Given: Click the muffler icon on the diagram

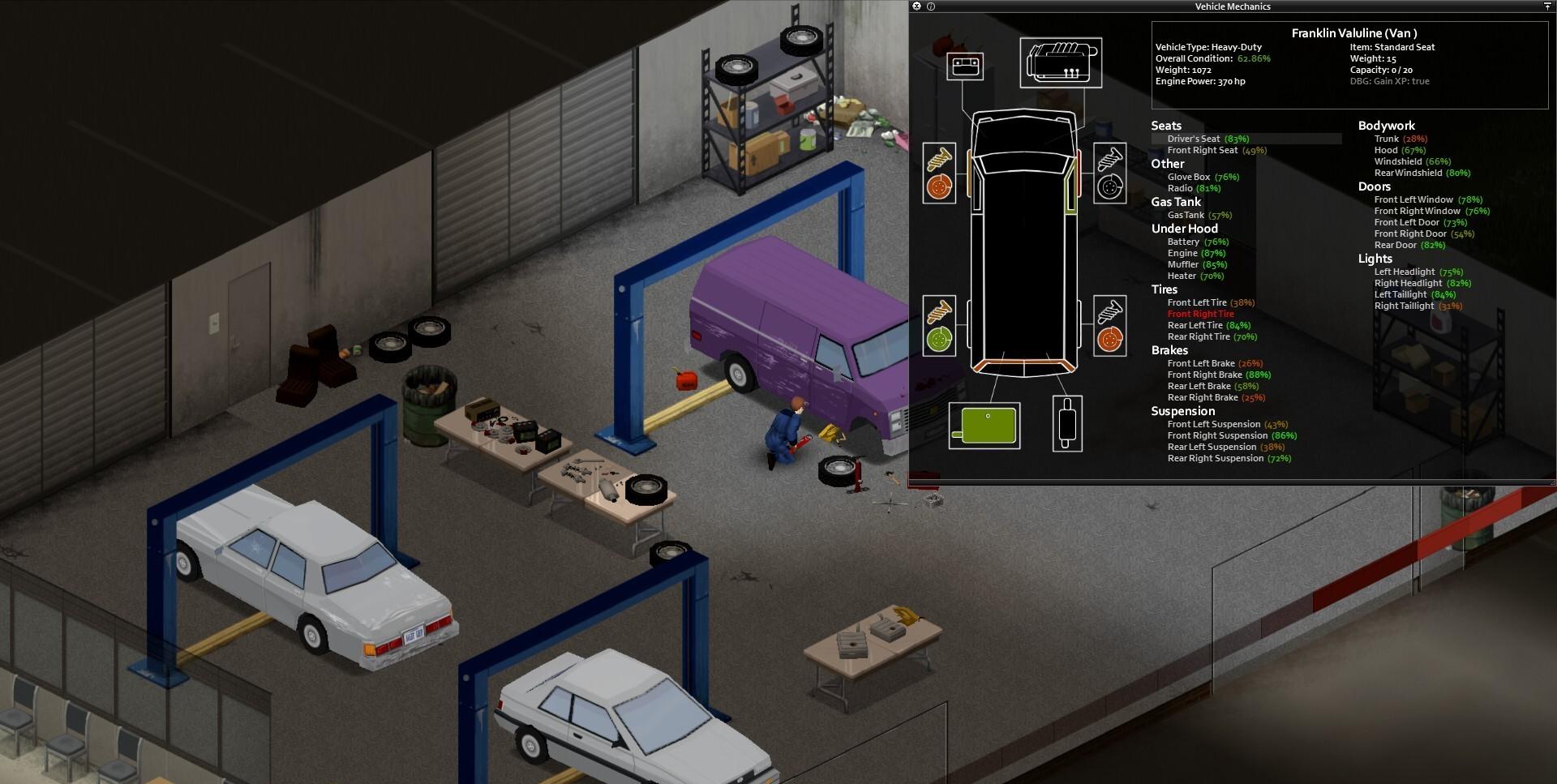Looking at the screenshot, I should point(1067,423).
